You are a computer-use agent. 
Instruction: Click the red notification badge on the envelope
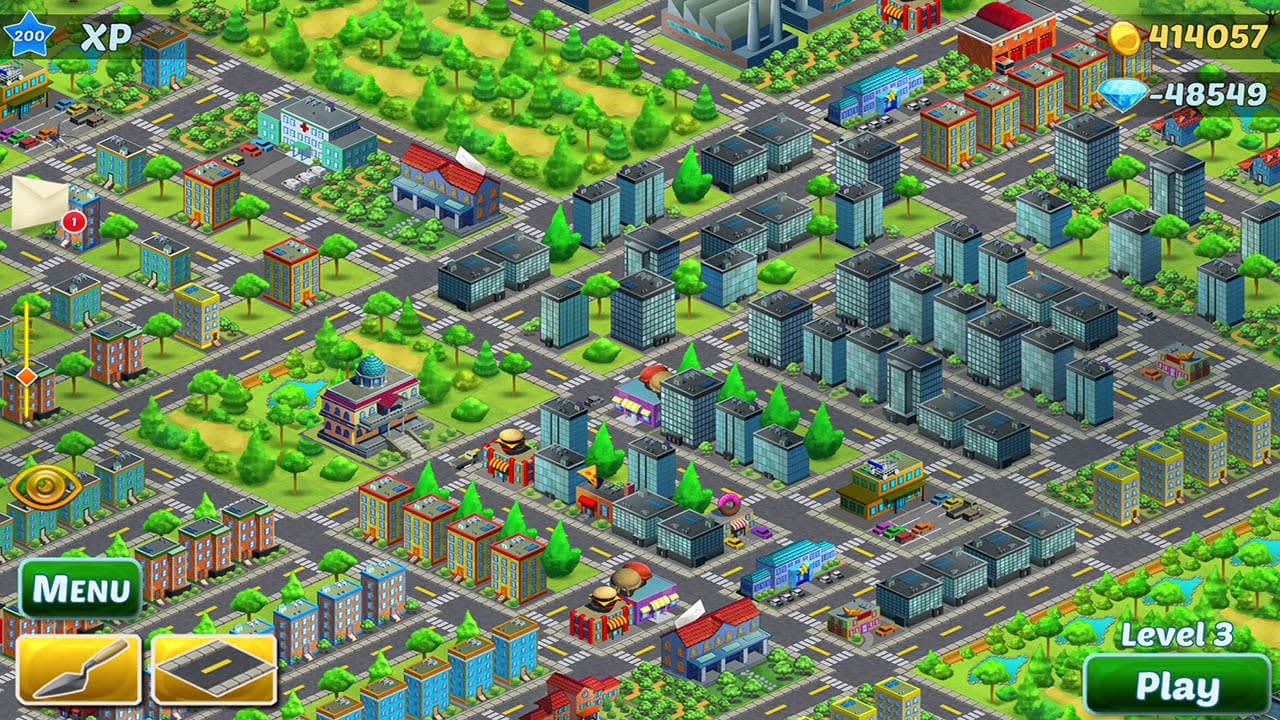point(72,221)
